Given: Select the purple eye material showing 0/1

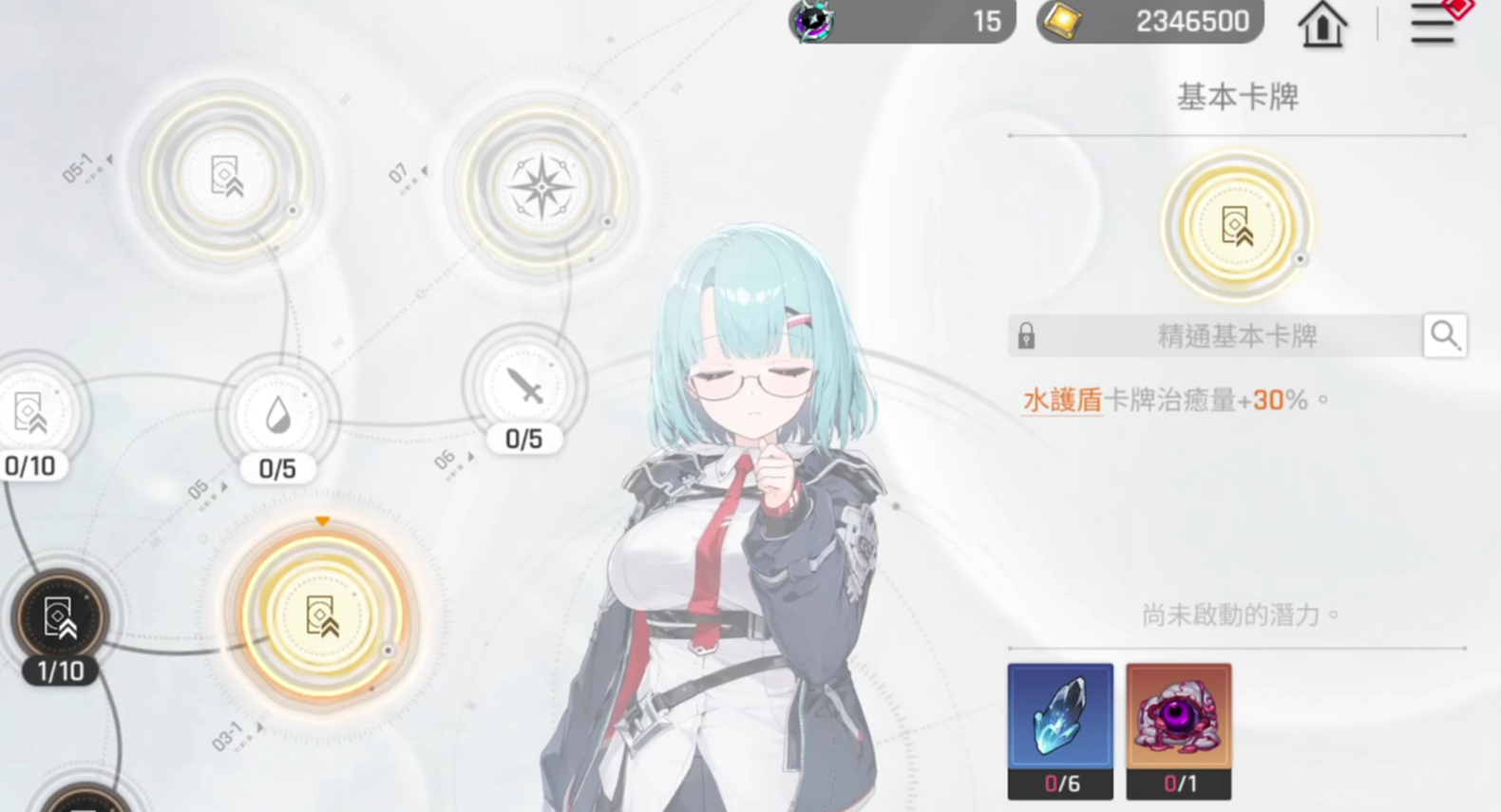Looking at the screenshot, I should [x=1178, y=722].
